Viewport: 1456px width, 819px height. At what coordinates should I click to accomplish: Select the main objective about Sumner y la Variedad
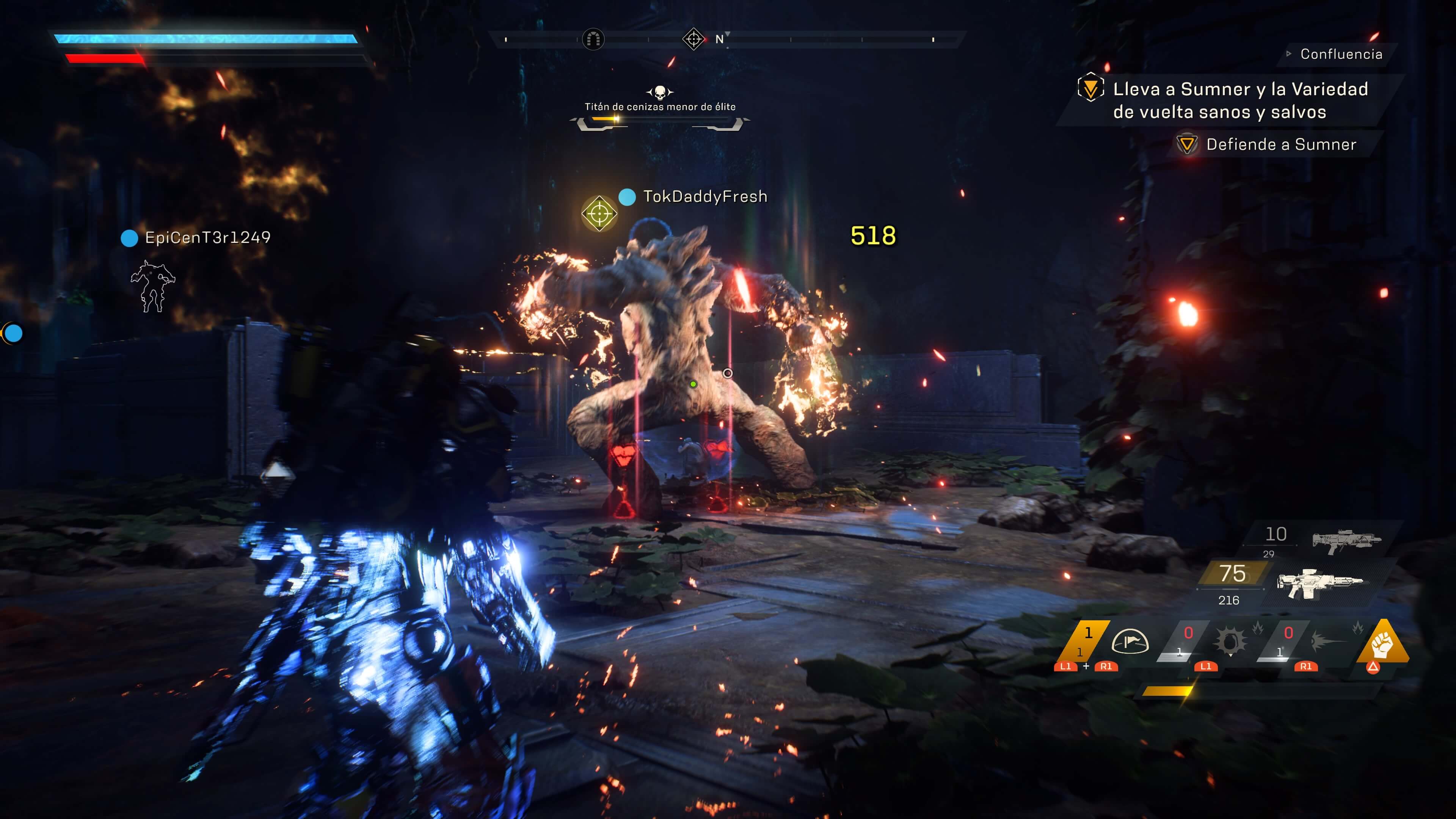pyautogui.click(x=1240, y=100)
